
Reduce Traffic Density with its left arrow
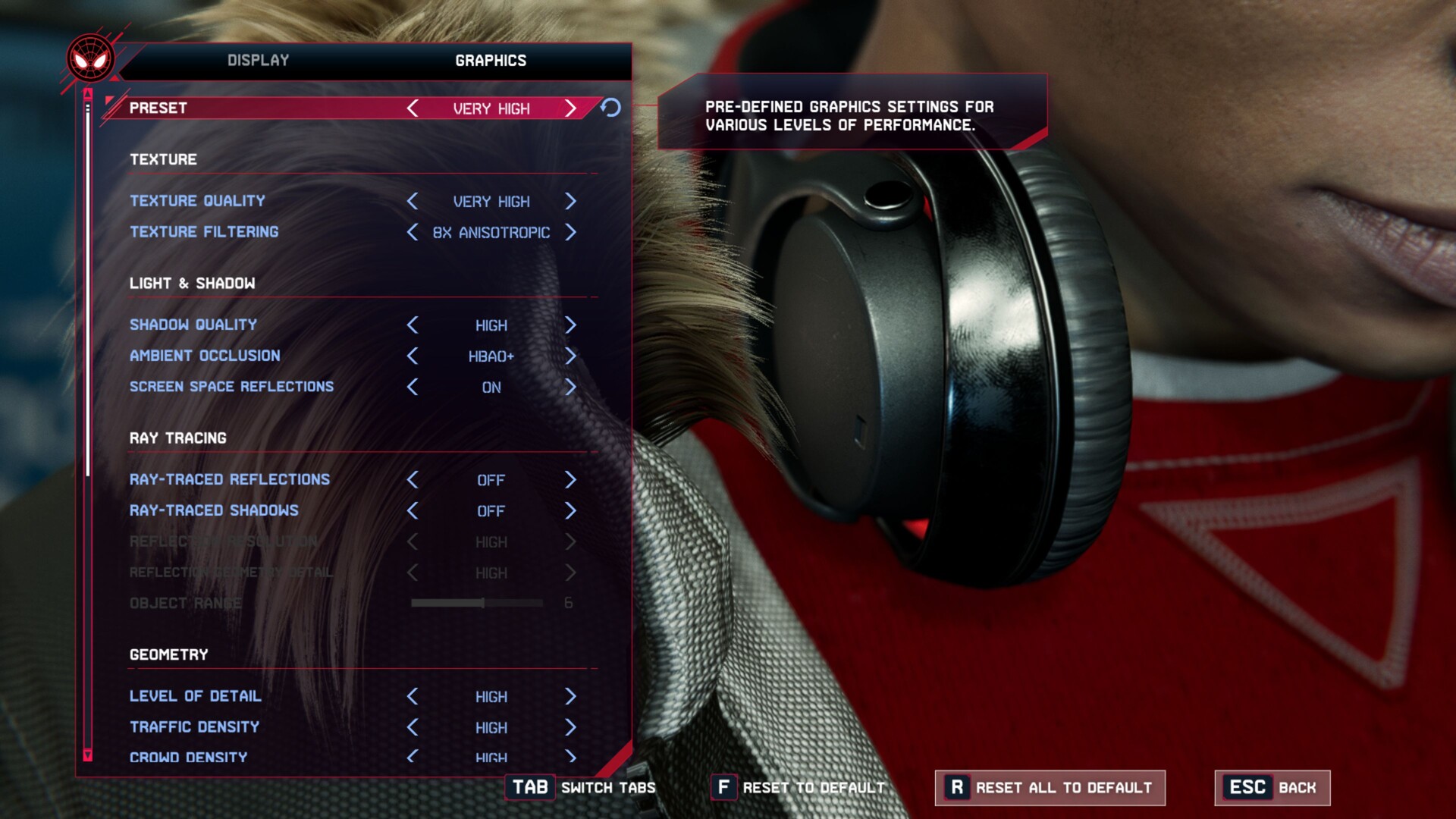tap(413, 727)
